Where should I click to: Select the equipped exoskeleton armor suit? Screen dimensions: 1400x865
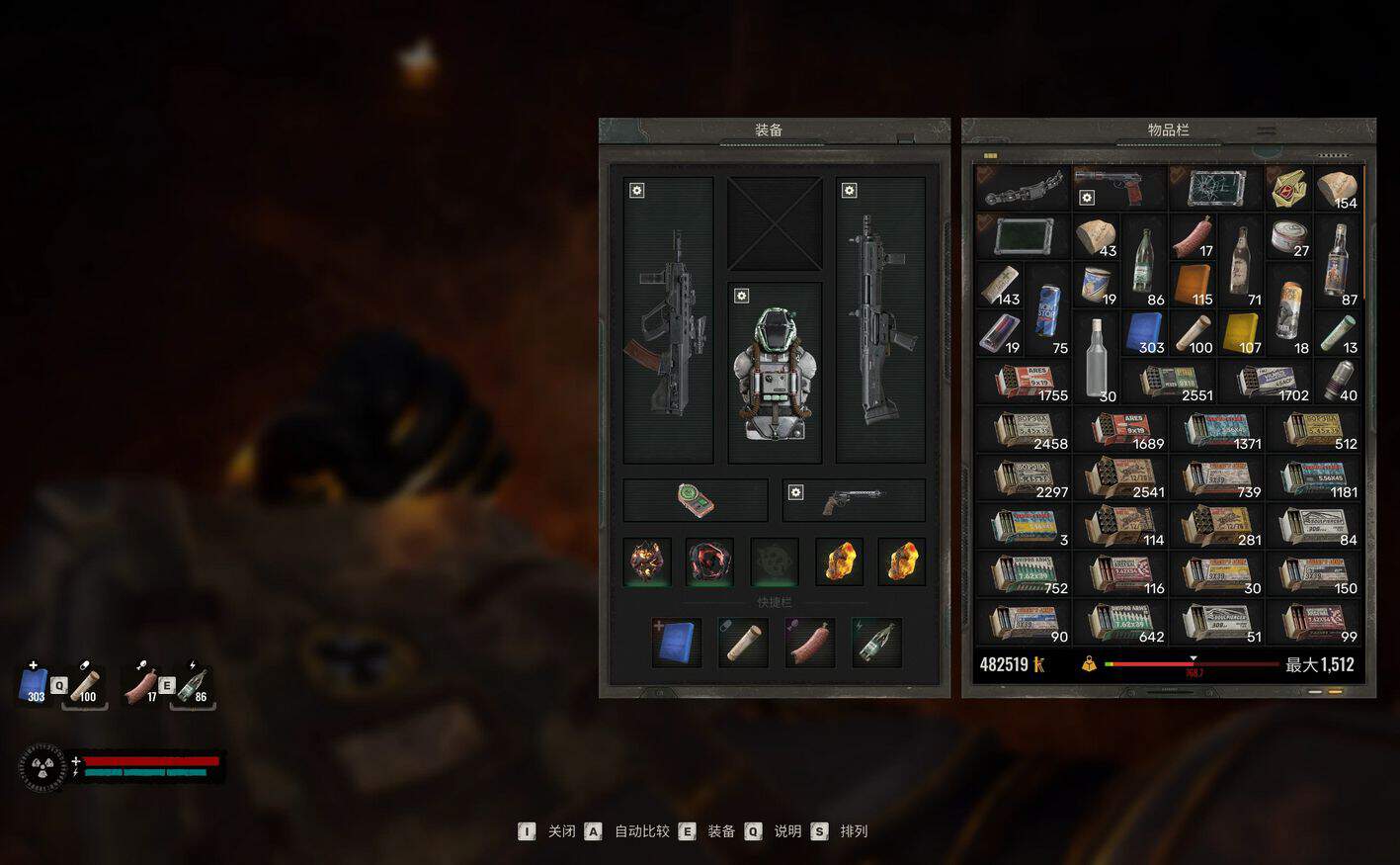point(775,373)
